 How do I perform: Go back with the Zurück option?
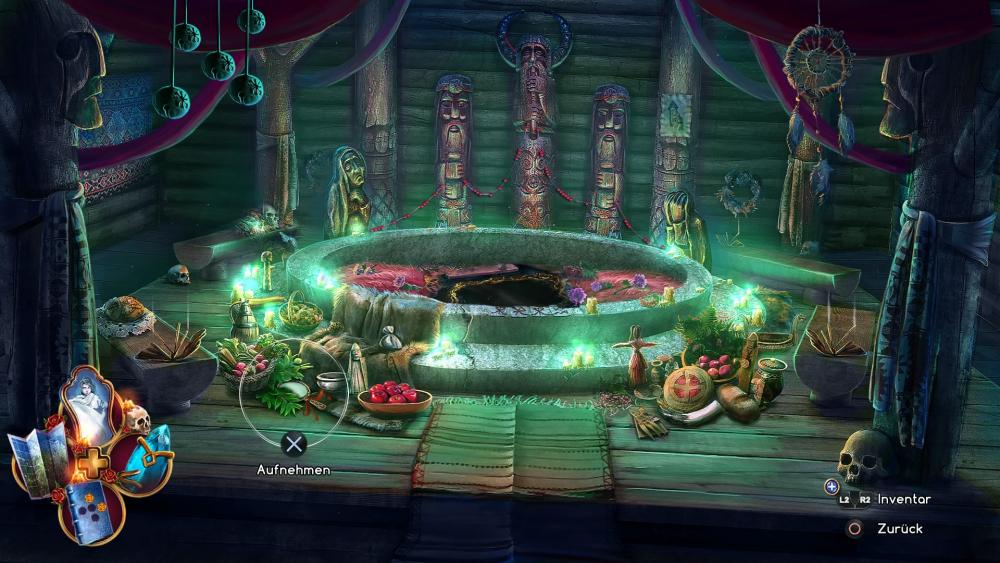point(900,529)
